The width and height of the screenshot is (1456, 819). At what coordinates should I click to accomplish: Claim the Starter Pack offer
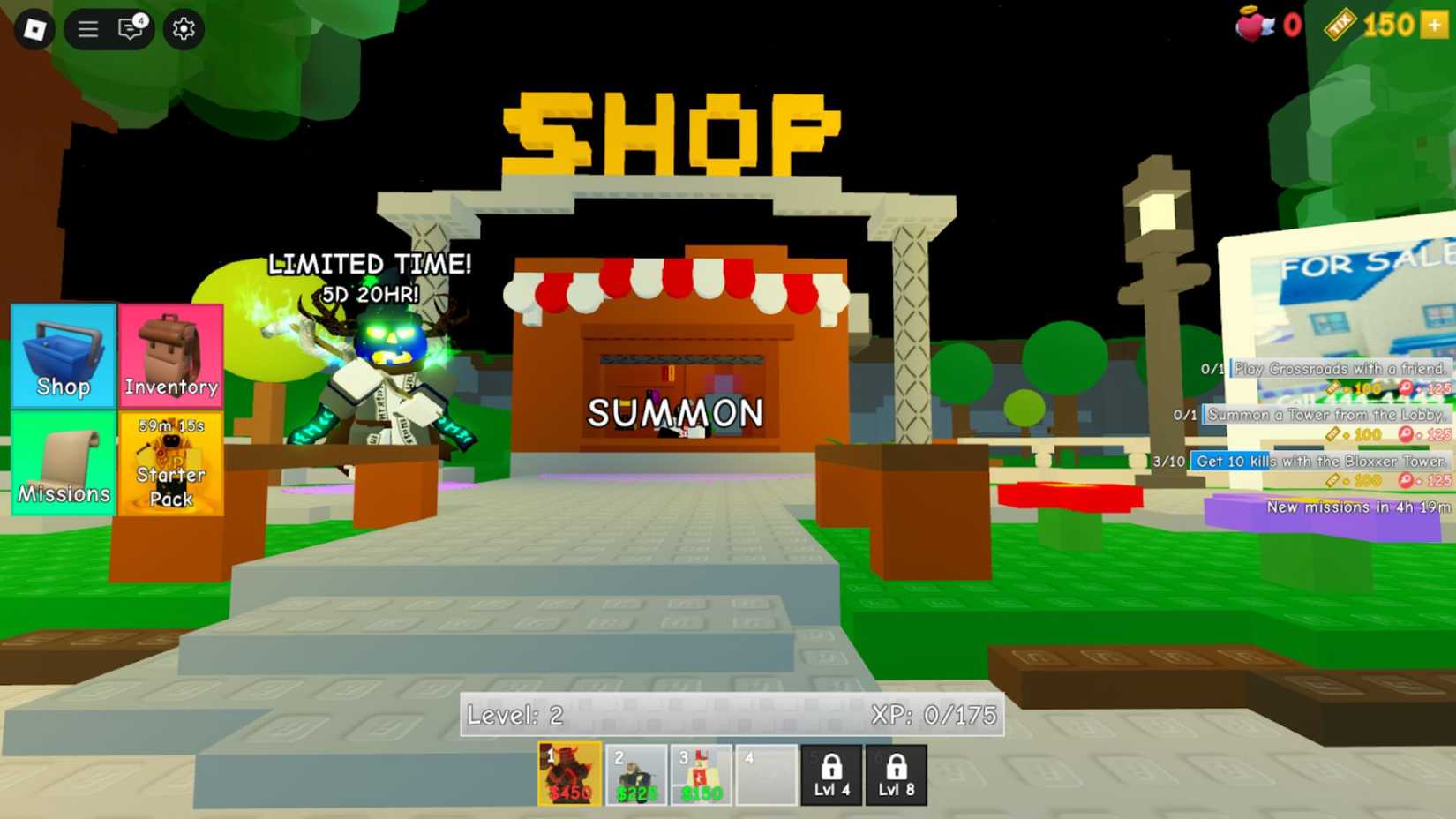click(x=171, y=468)
